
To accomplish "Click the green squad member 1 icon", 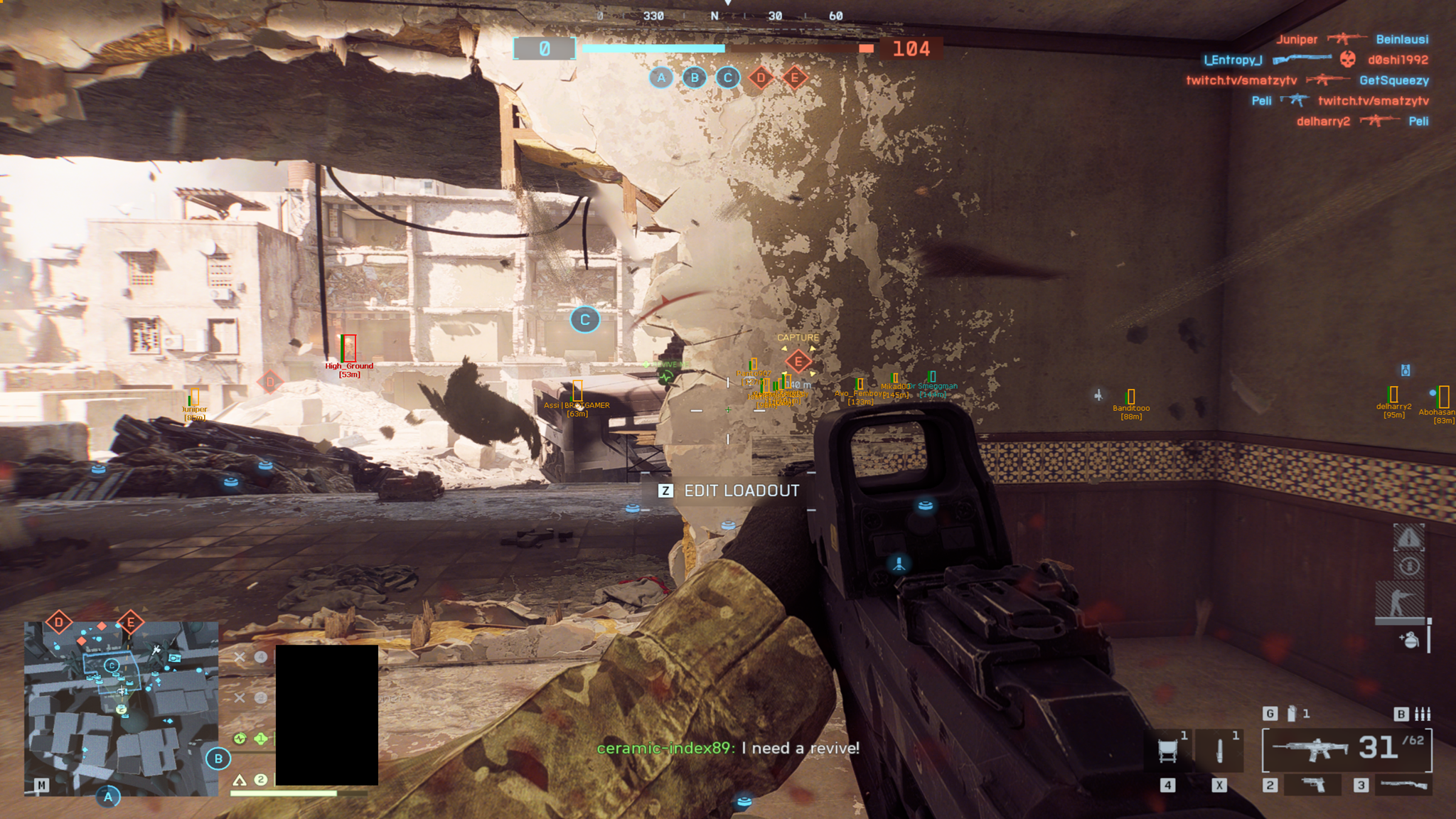I will pos(261,739).
